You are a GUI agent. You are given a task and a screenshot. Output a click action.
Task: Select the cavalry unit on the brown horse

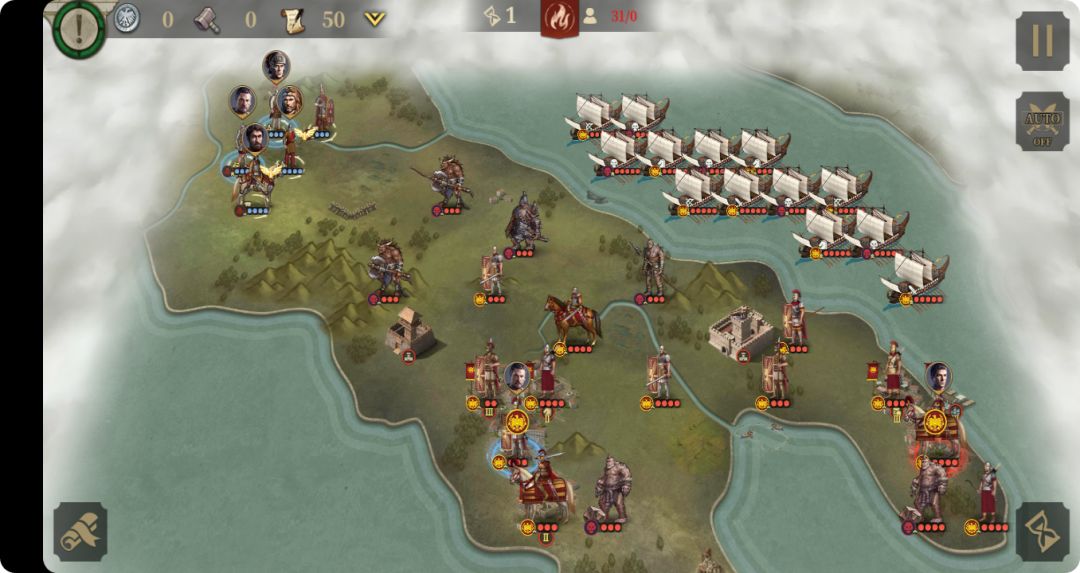pos(573,318)
